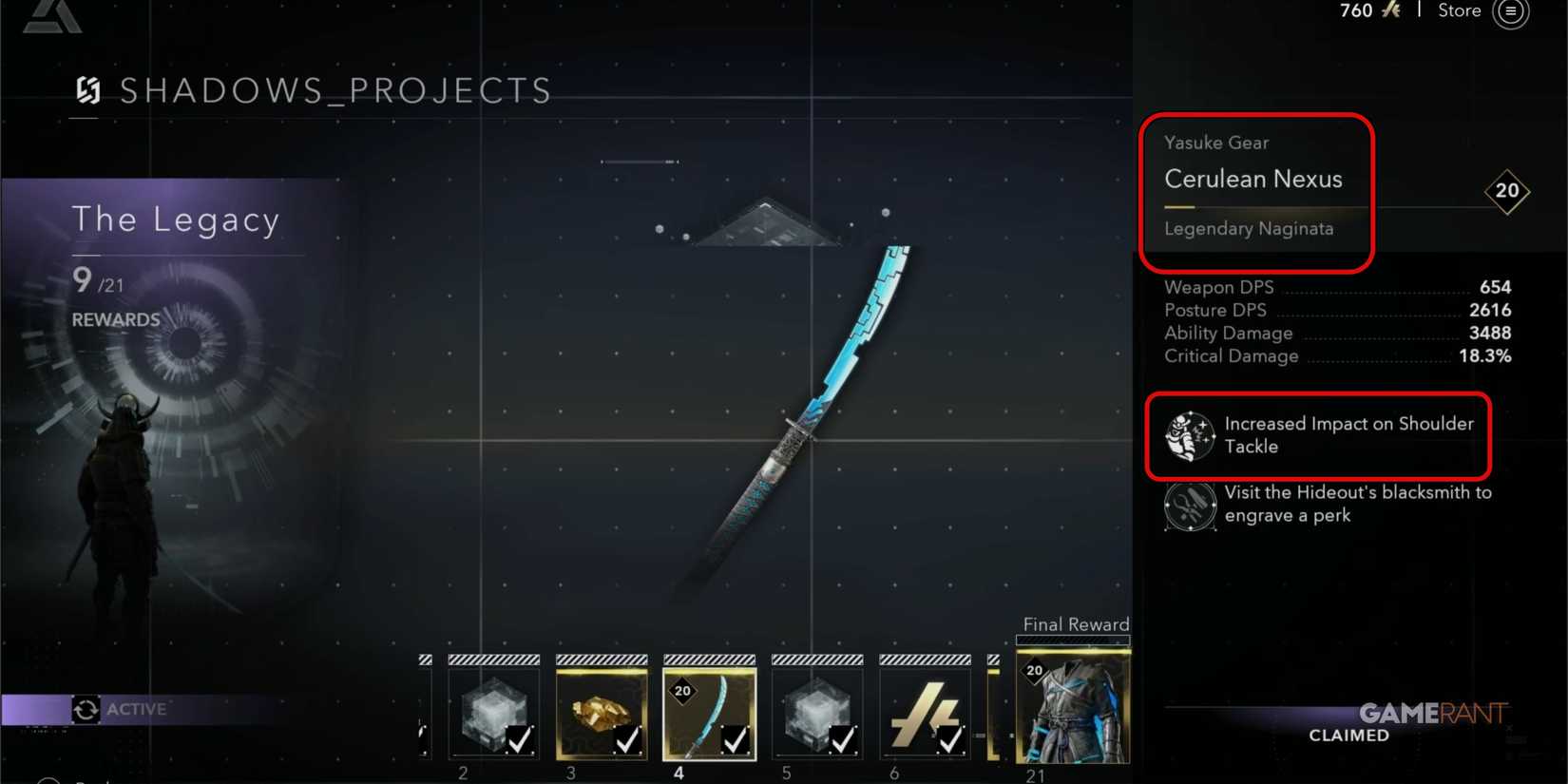Select the naginata reward on tile 4

[709, 708]
